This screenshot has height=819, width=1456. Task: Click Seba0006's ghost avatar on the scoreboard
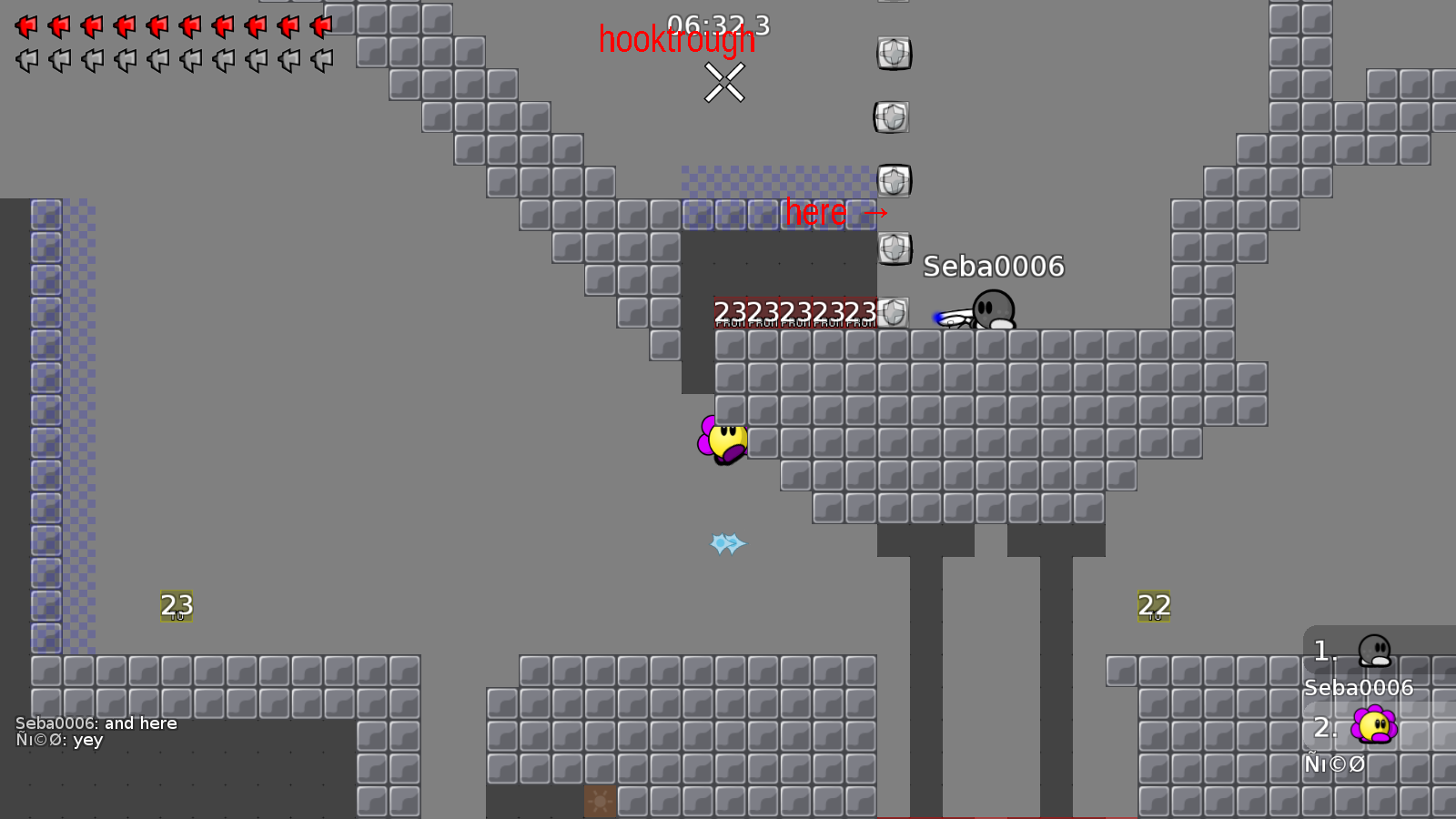1377,652
